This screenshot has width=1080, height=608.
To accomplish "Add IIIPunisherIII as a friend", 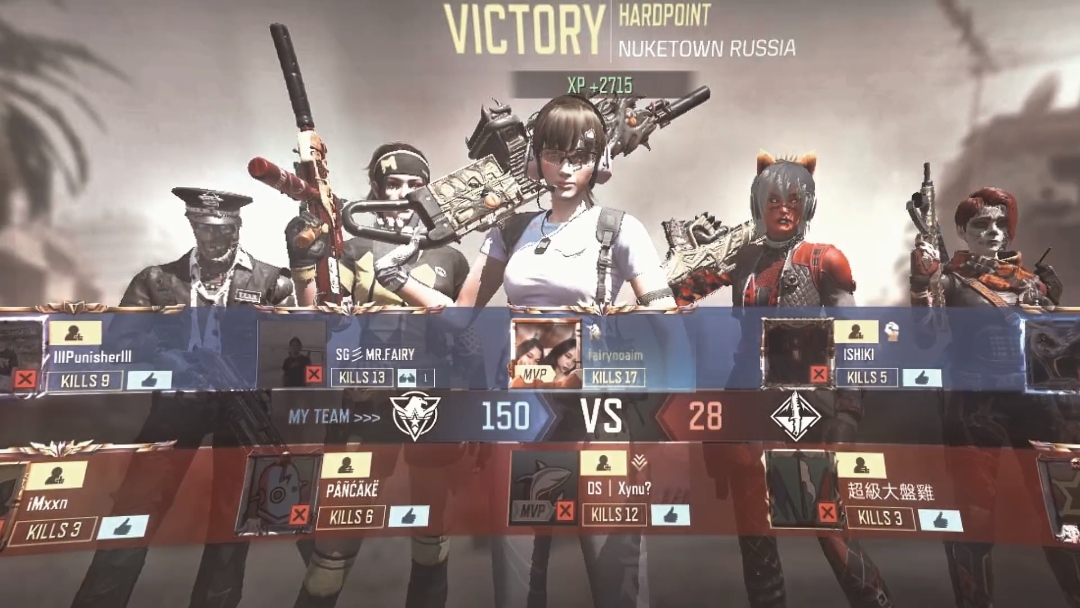I will click(x=69, y=333).
